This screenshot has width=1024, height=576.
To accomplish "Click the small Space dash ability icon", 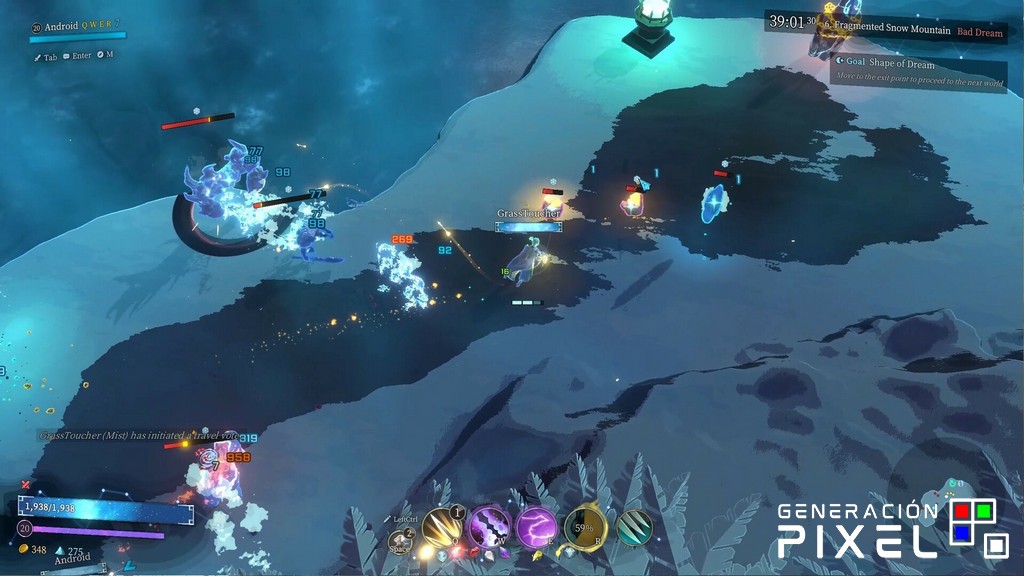I will click(x=401, y=541).
